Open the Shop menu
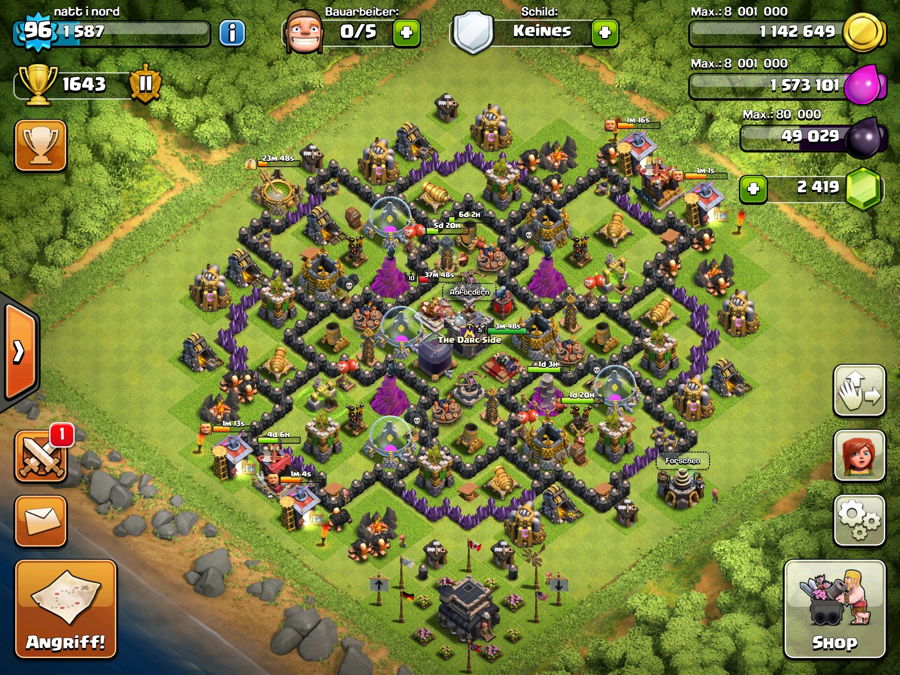Screen dimensions: 900x675 [834, 608]
